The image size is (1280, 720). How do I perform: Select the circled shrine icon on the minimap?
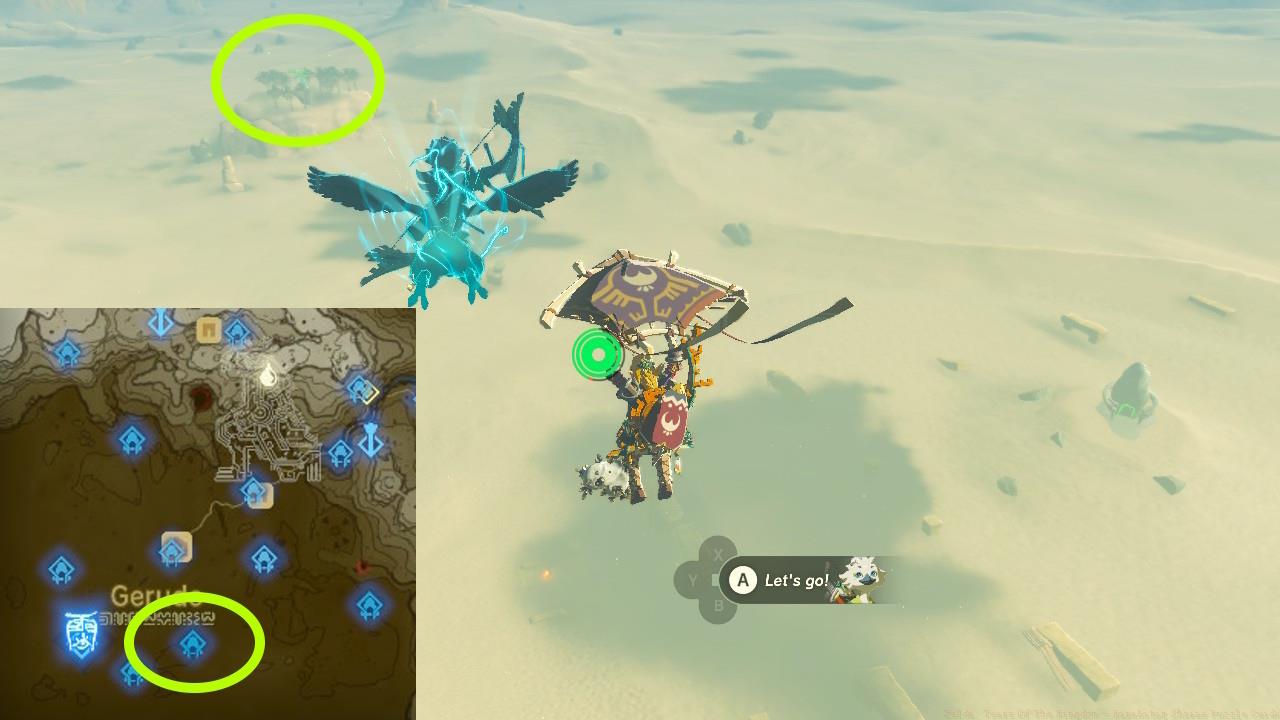click(x=192, y=644)
